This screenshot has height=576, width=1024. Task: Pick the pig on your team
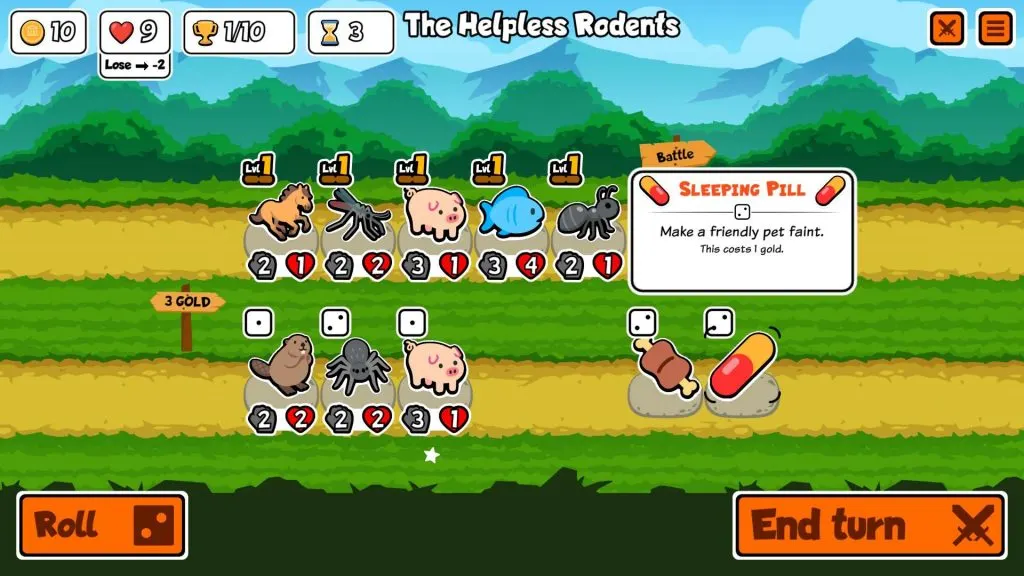pos(434,212)
